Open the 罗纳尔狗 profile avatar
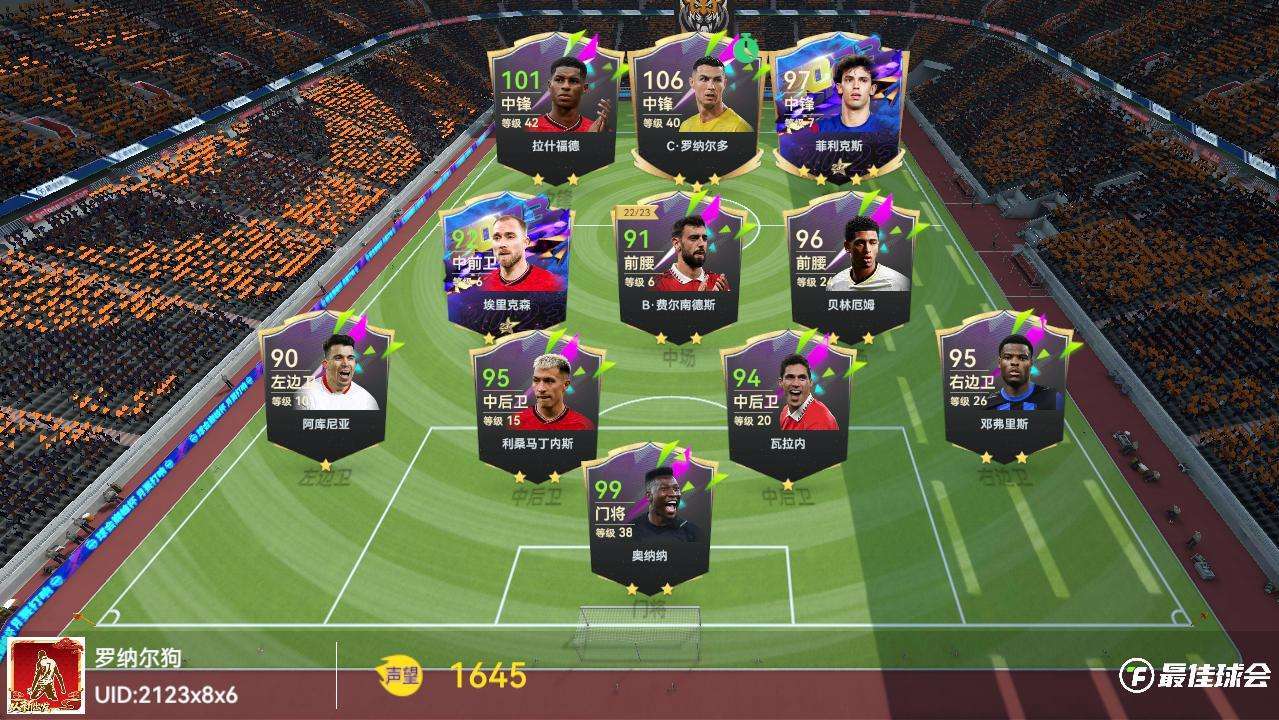1279x720 pixels. (x=46, y=677)
